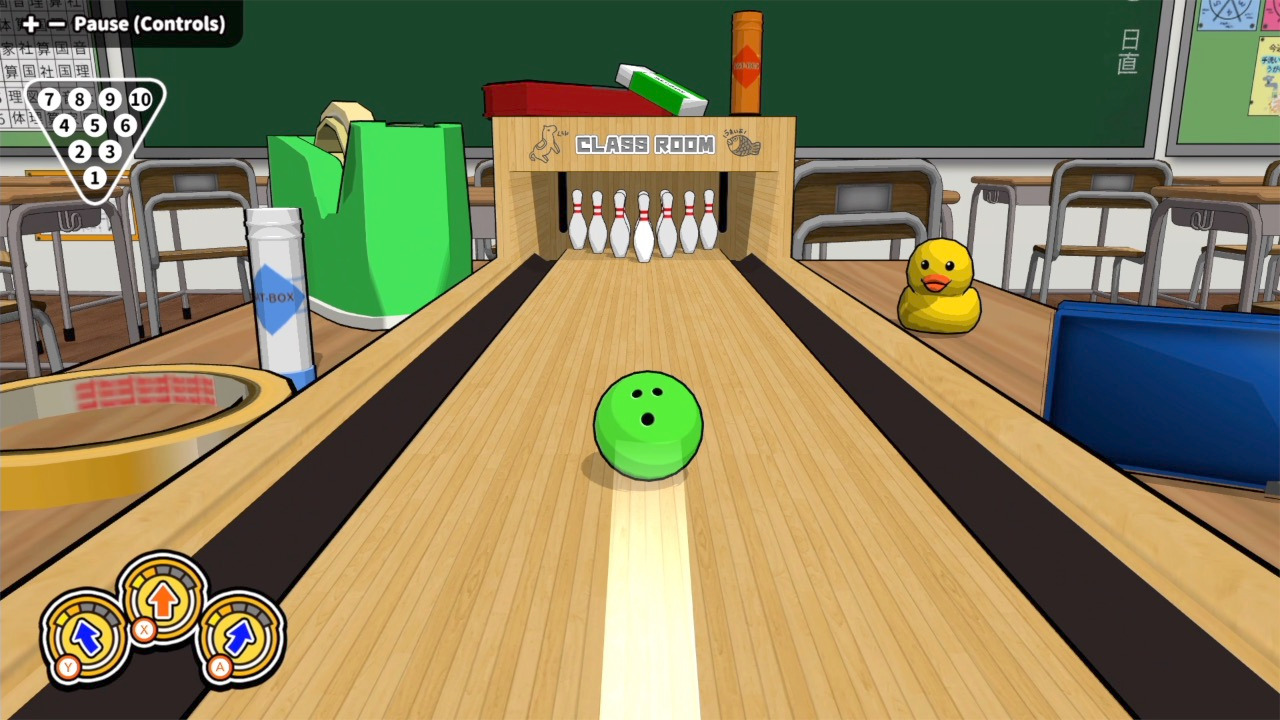Screen dimensions: 1280x720
Task: Click the yellow rubber duck beside the lane
Action: [938, 288]
